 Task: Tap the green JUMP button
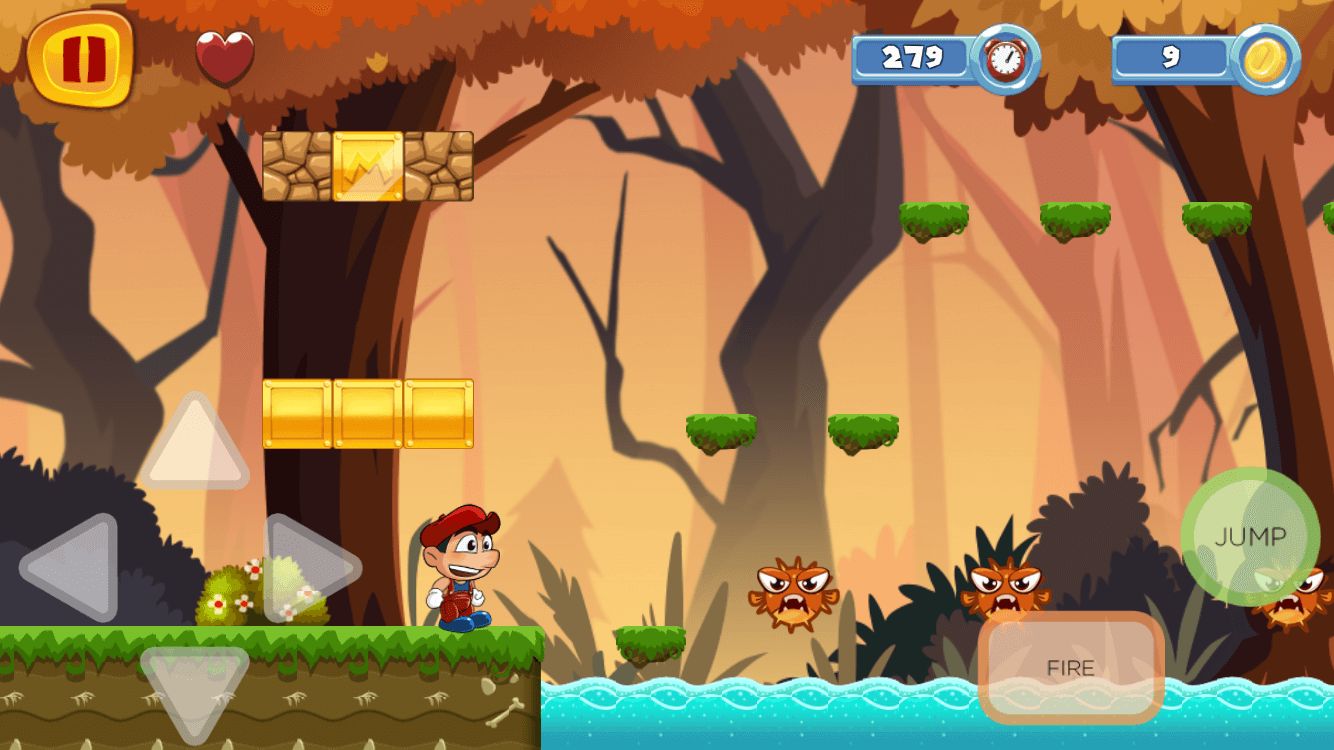(1250, 537)
